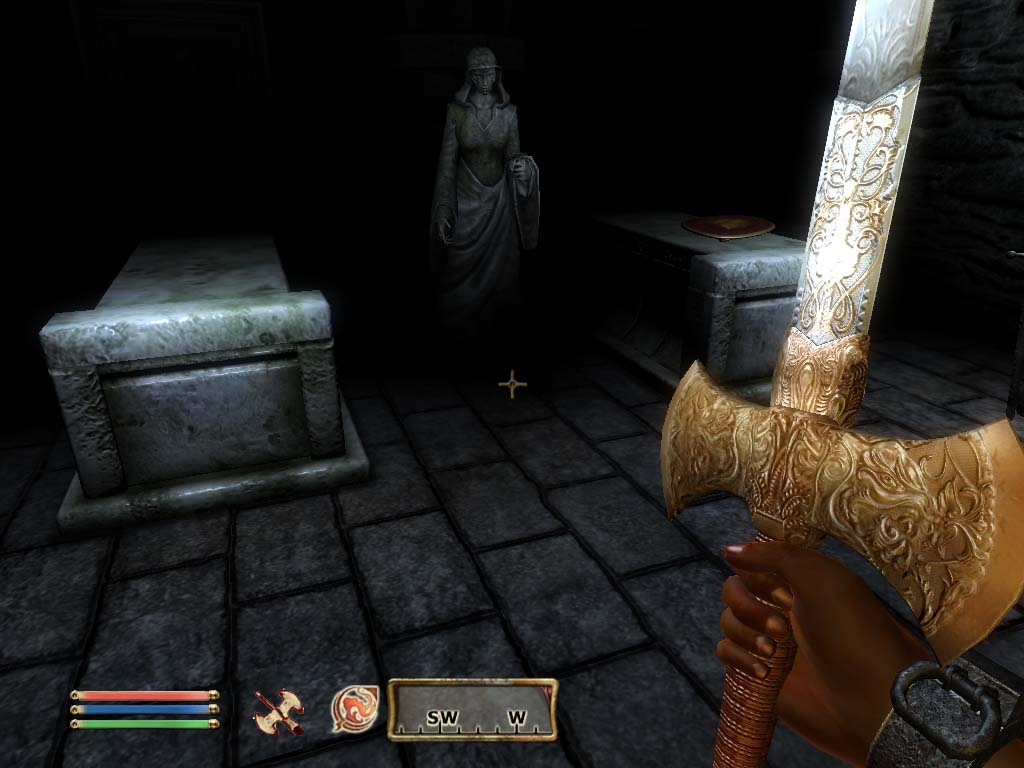Click the equipped battle axe weapon icon
Viewport: 1024px width, 768px height.
(279, 709)
